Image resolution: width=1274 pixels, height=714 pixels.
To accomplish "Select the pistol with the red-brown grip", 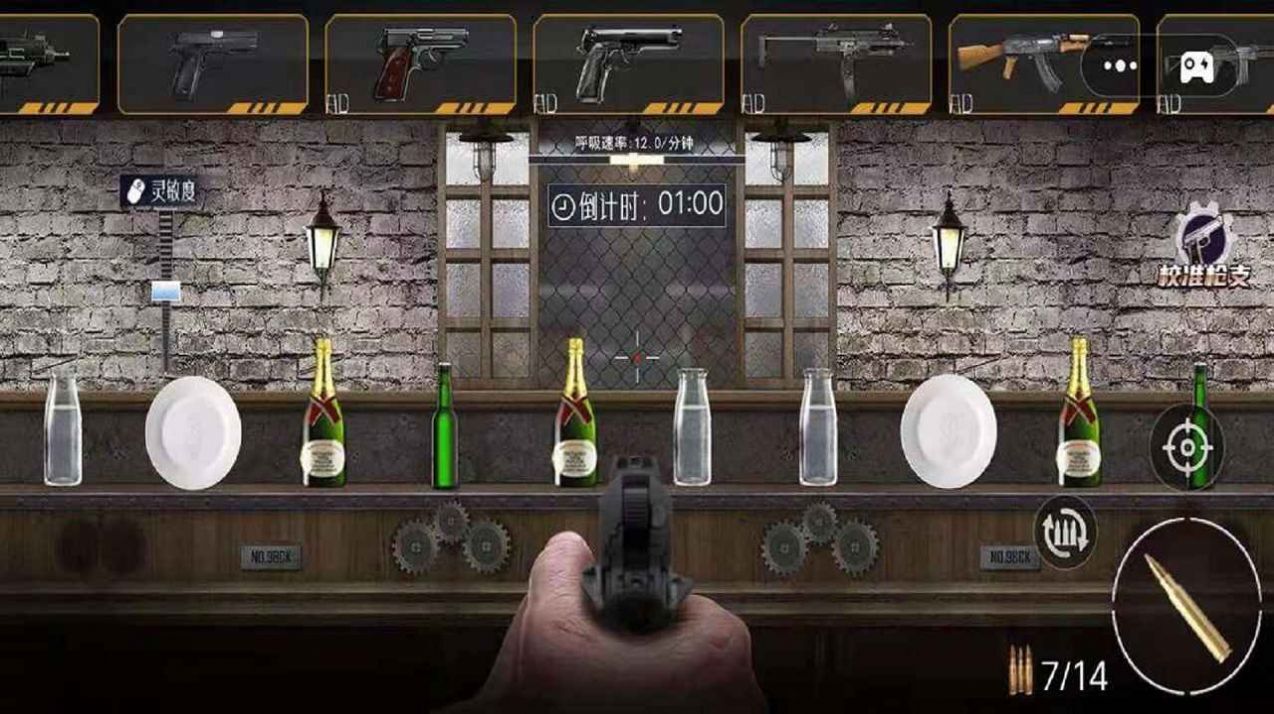I will click(420, 62).
